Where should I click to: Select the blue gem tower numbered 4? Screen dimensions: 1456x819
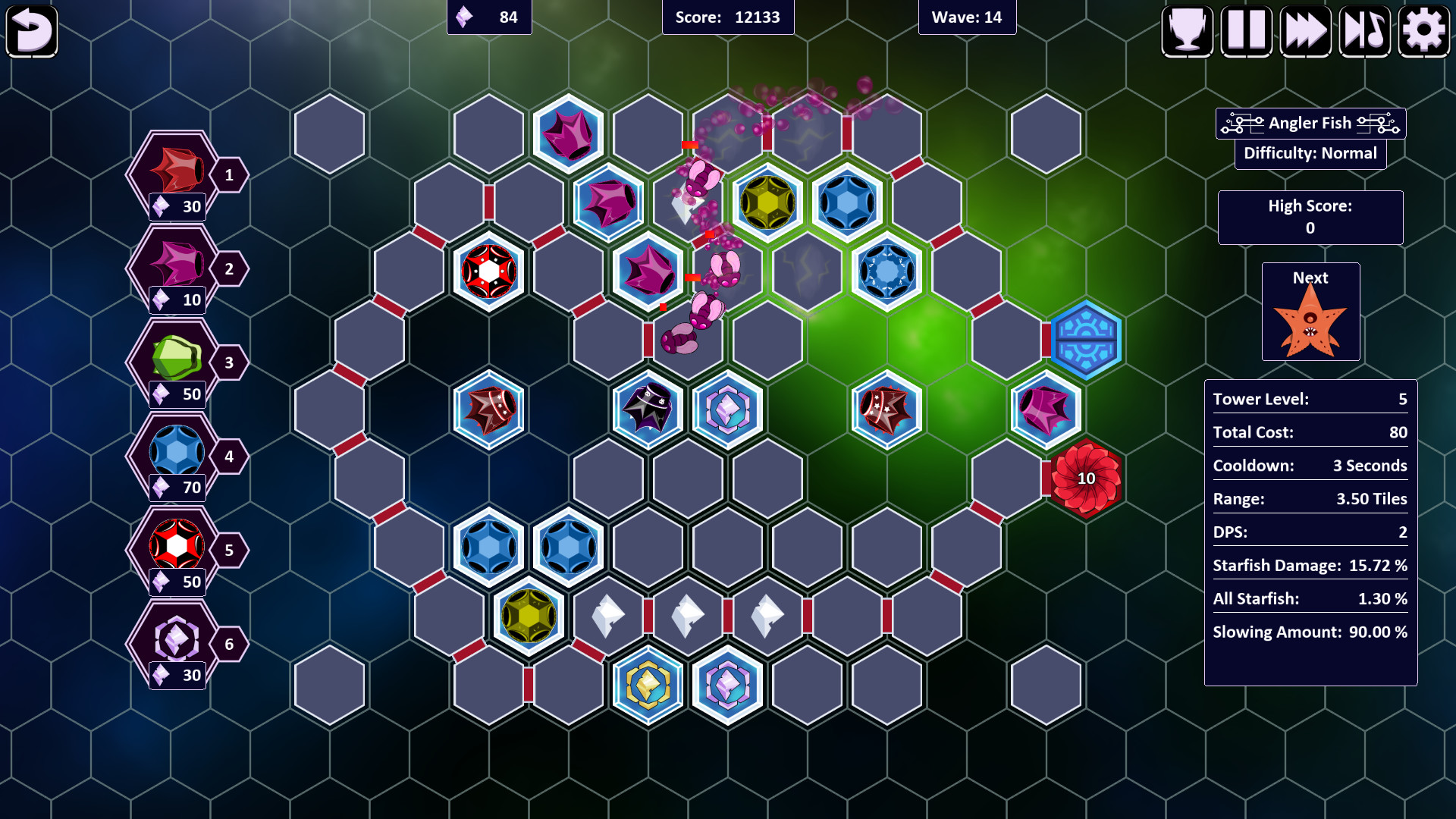click(176, 455)
